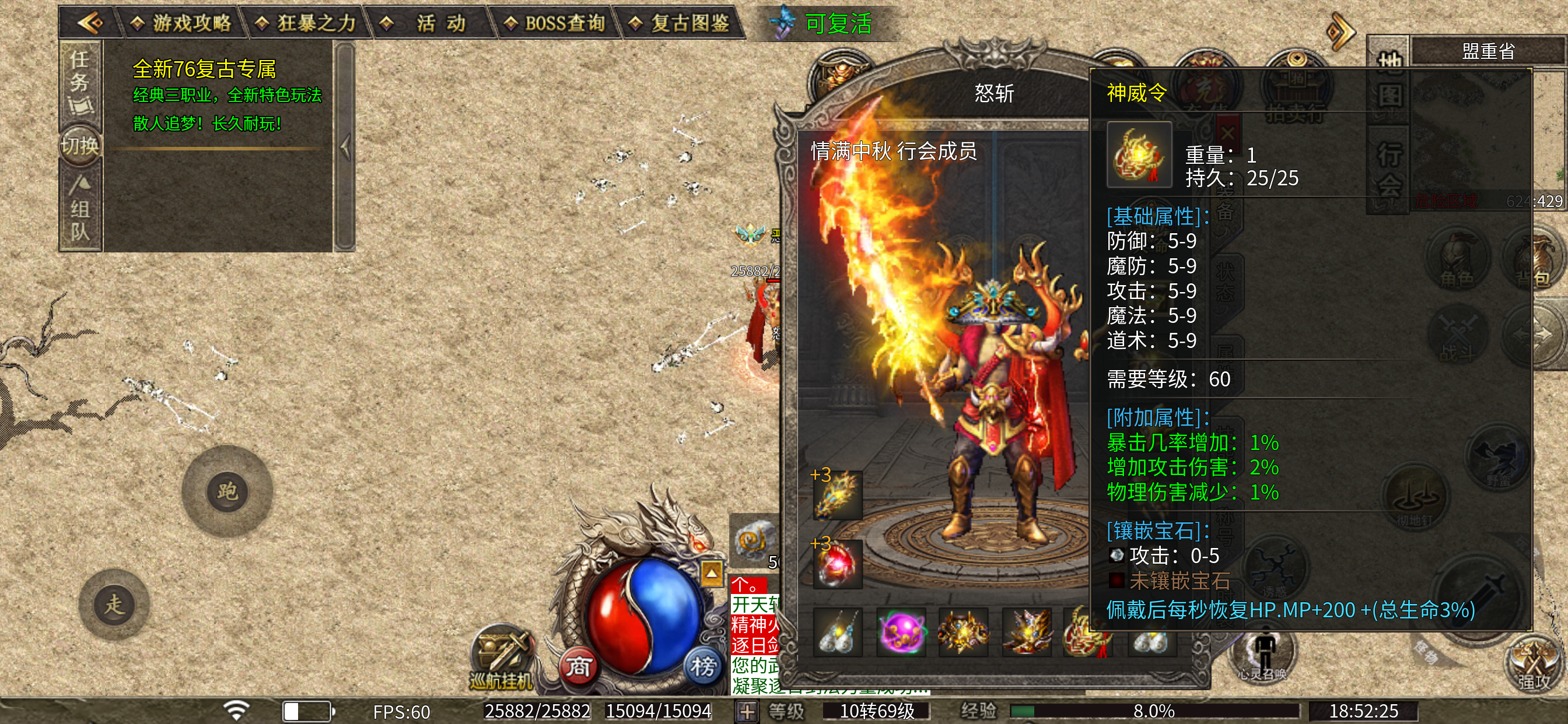
Task: Collapse the top menu with the left arrow
Action: click(x=90, y=23)
